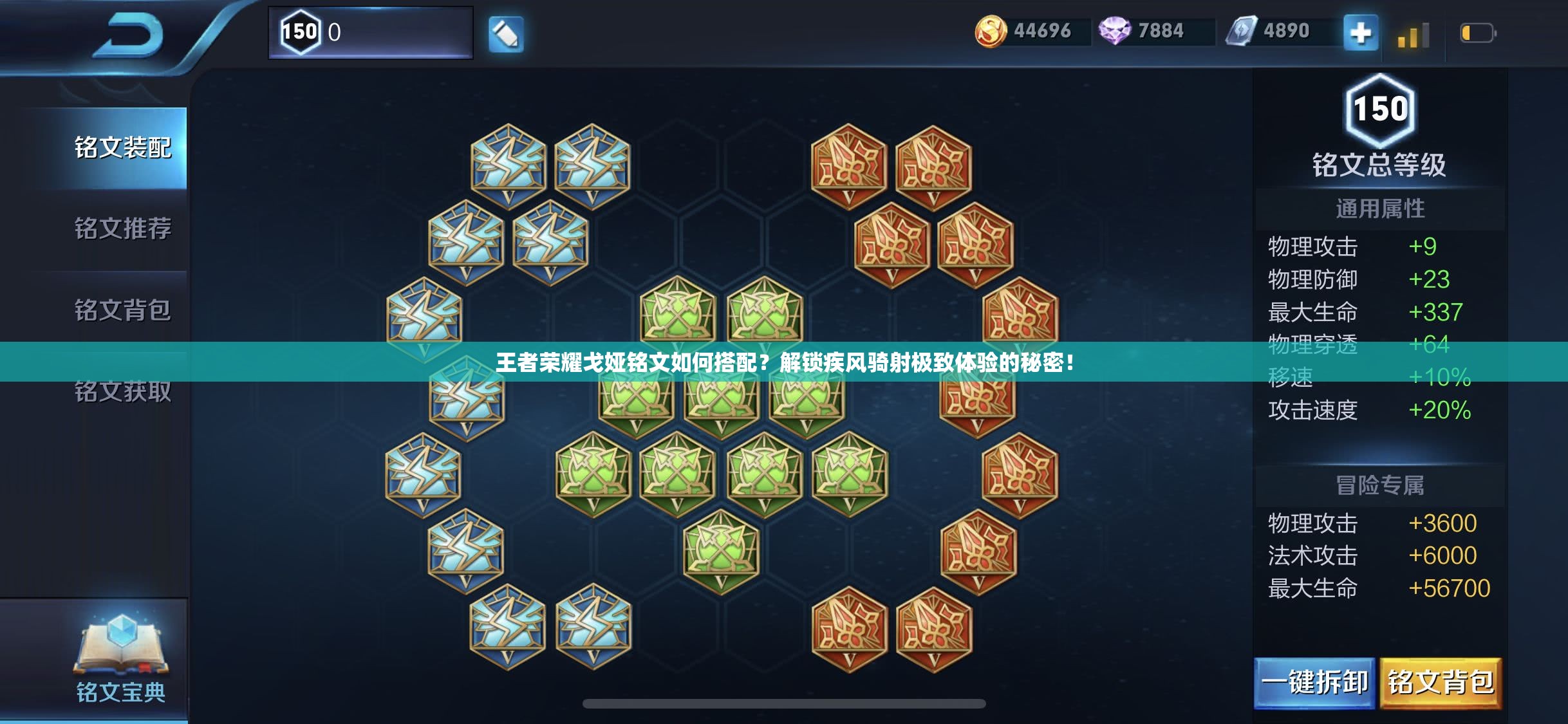Select the 铭文装配 tab

pos(122,147)
